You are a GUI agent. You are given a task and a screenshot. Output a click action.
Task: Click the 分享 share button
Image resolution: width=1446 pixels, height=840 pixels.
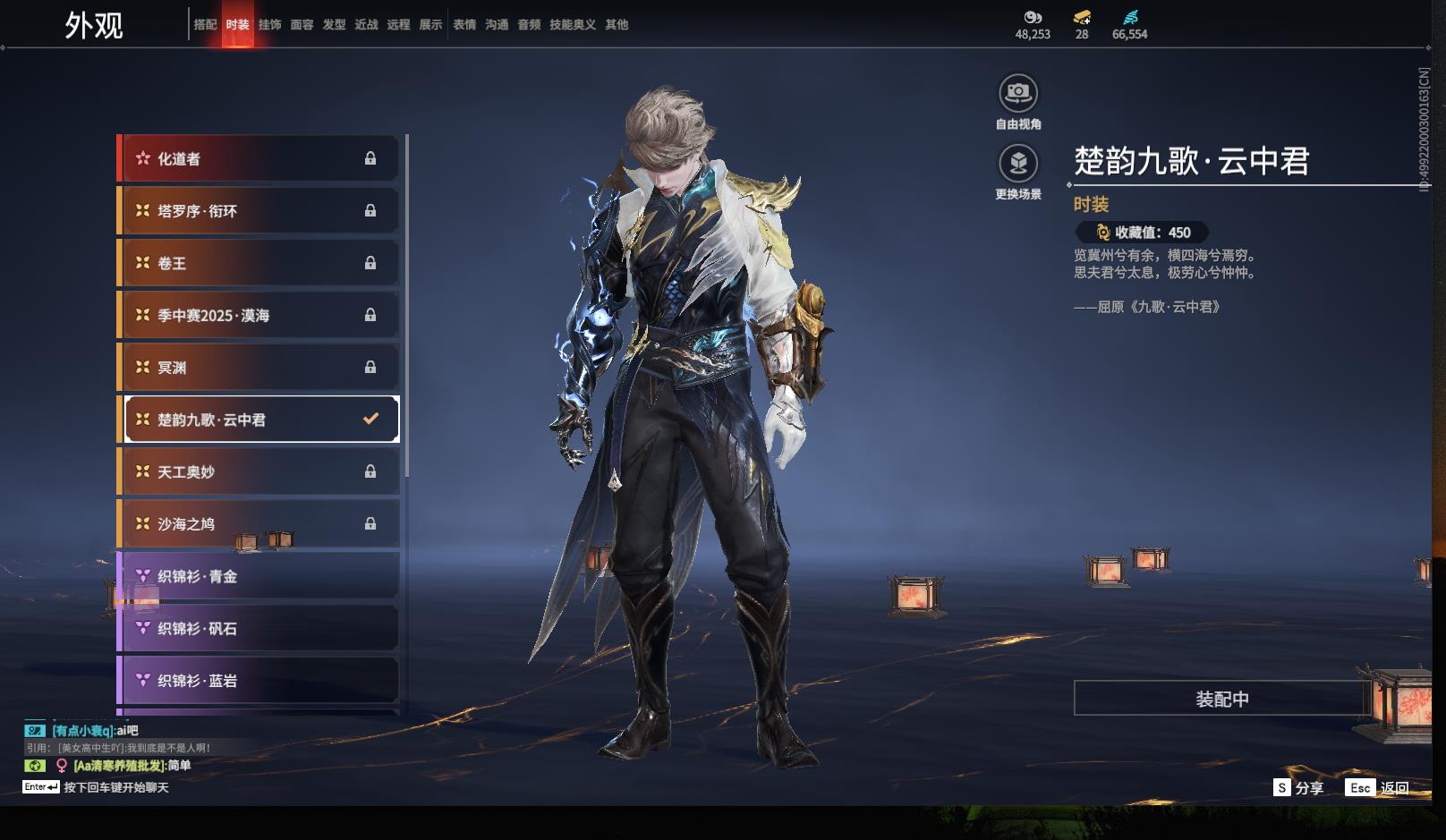click(1298, 788)
